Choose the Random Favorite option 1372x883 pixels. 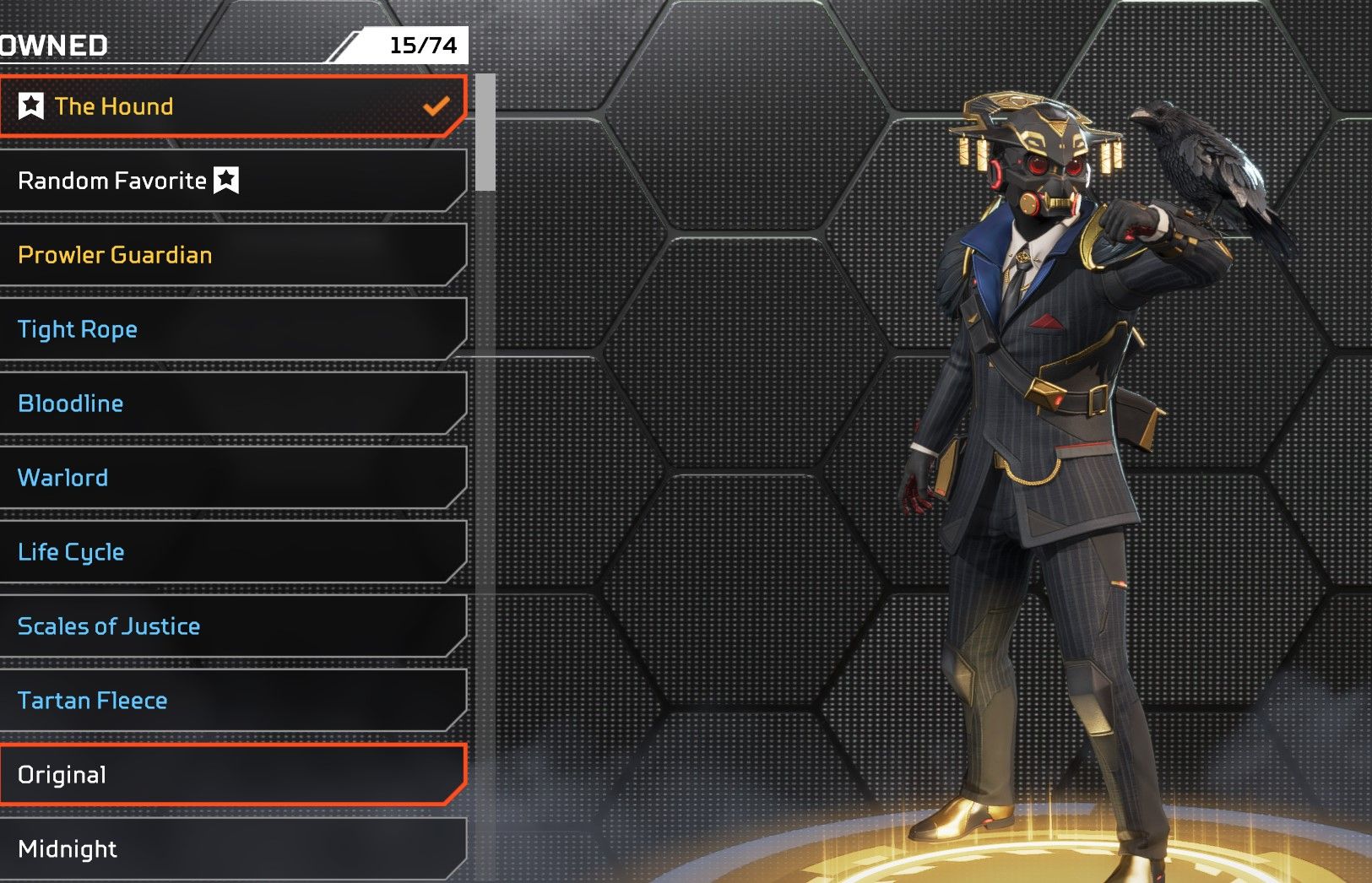pos(232,181)
